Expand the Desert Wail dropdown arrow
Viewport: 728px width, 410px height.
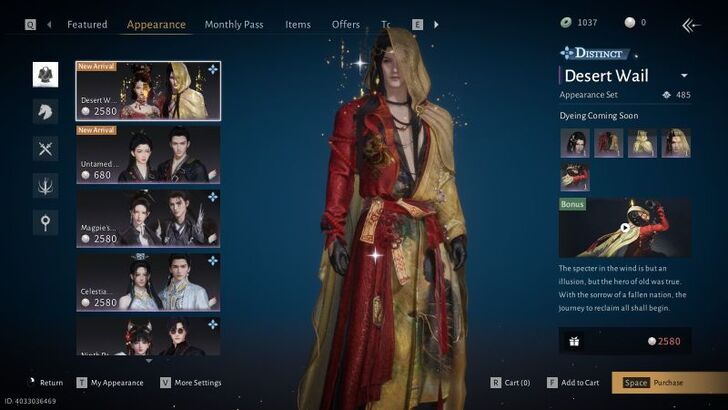coord(684,76)
